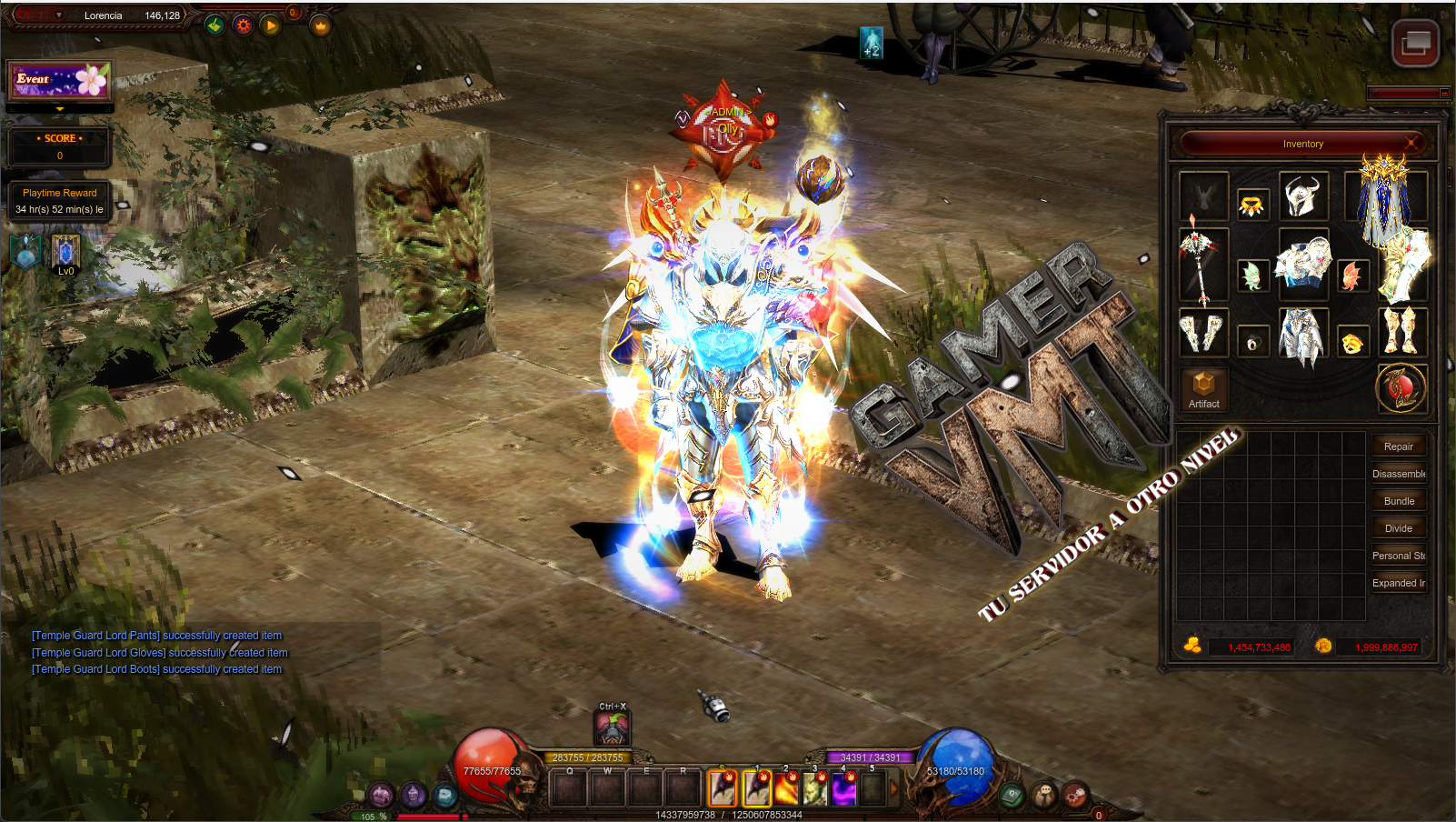Click the yellow play arrow icon

tap(271, 25)
